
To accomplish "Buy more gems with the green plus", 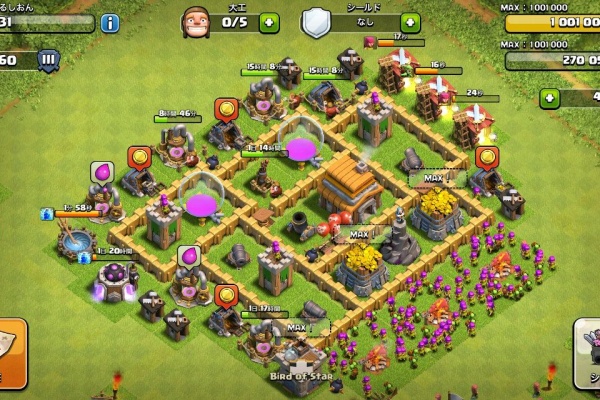I will tap(549, 98).
